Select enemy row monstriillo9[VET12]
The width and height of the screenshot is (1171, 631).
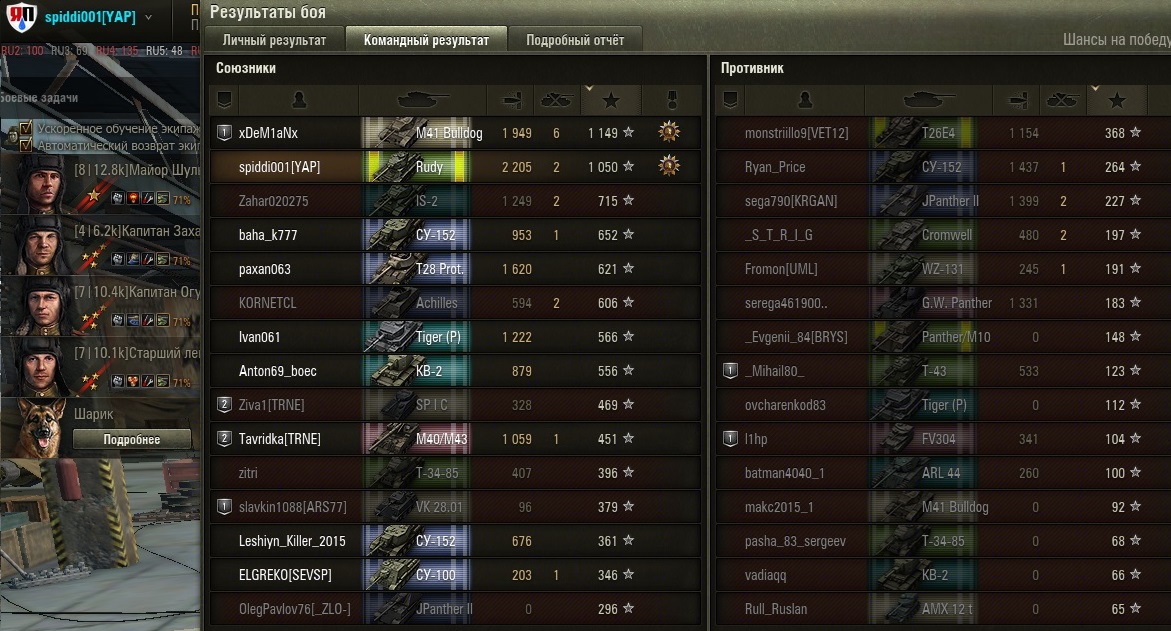point(796,133)
